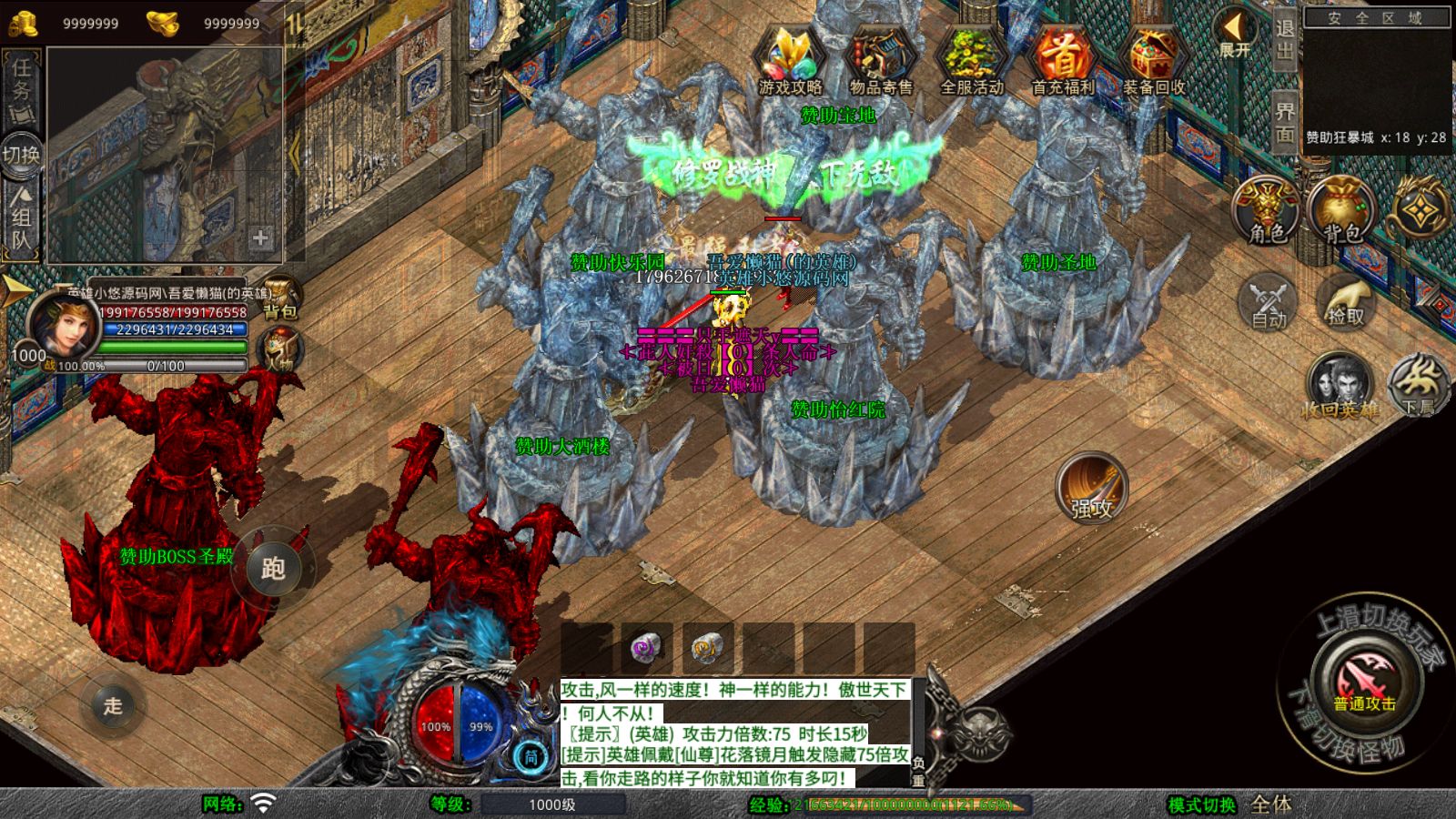Tap the 捡取 pick-up button
Screen dimensions: 1456x819
(1346, 301)
